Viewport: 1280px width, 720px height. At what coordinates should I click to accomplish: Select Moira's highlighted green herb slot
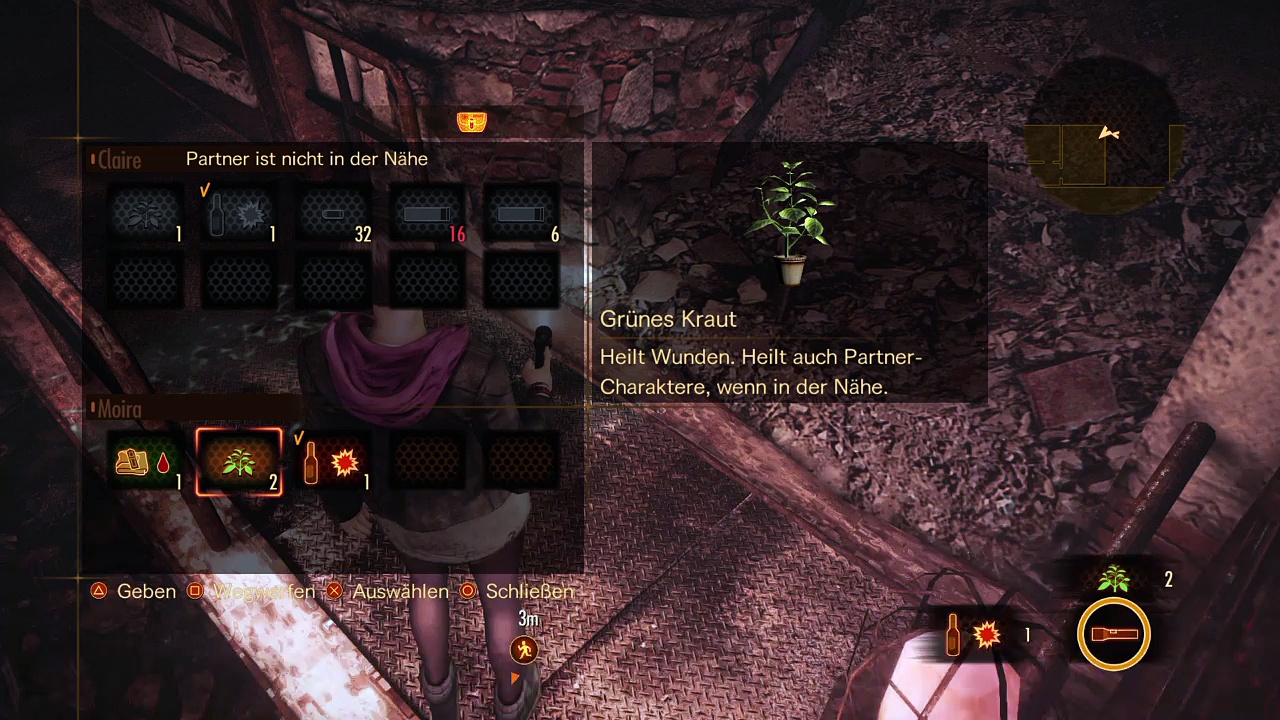pyautogui.click(x=239, y=462)
